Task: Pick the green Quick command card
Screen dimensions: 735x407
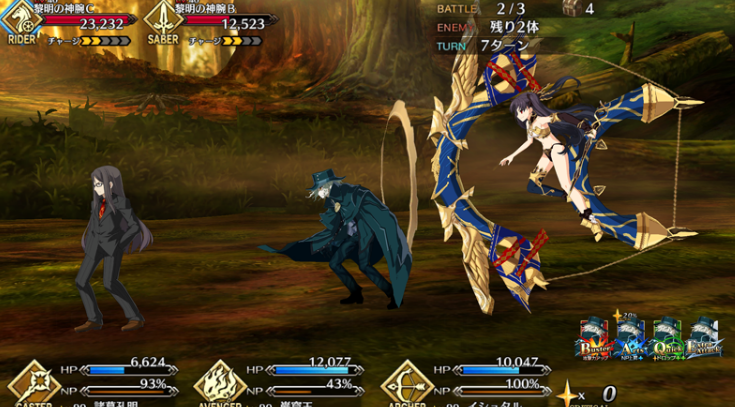Action: [x=666, y=340]
